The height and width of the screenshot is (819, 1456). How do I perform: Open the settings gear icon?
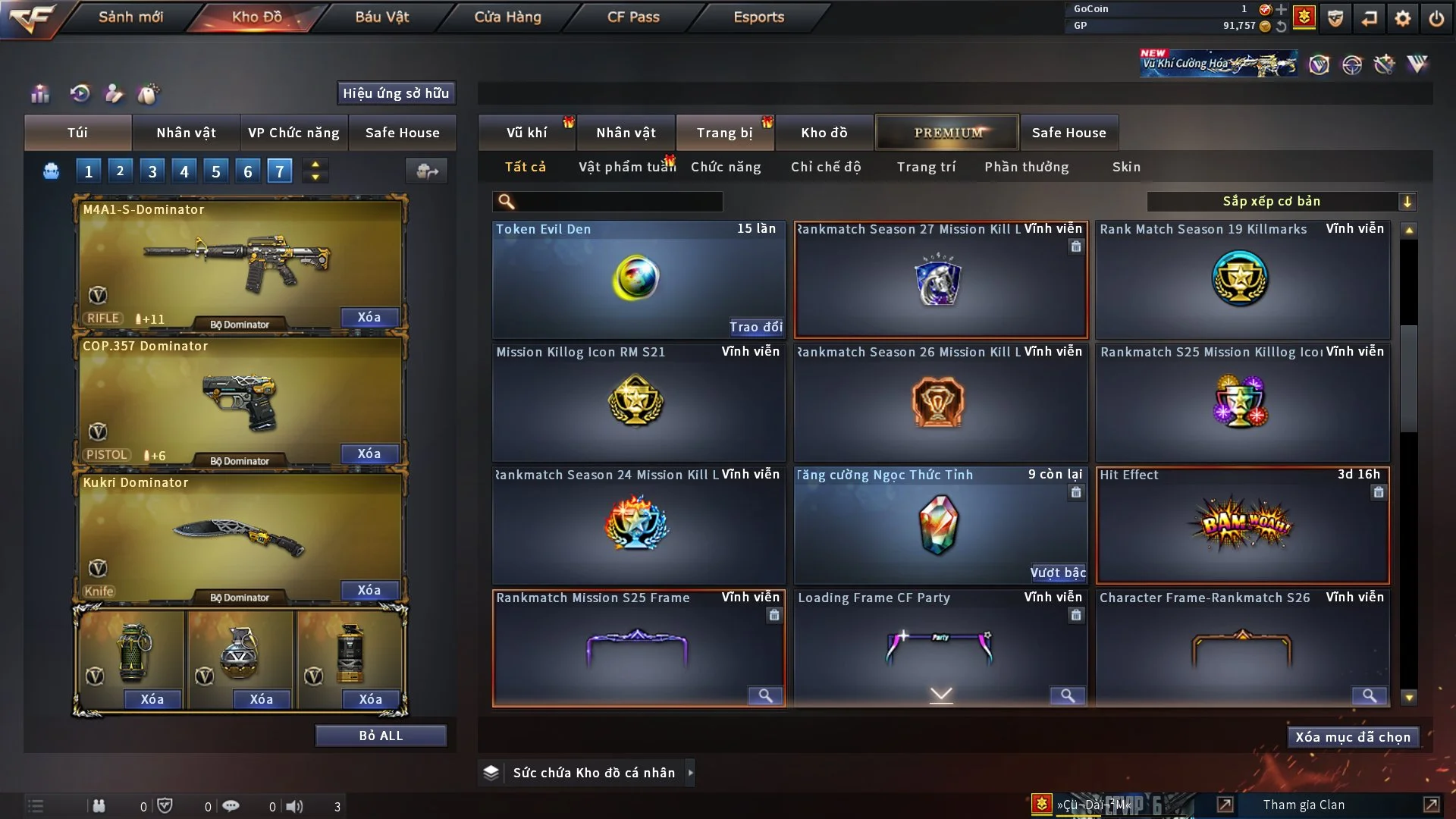click(x=1402, y=17)
